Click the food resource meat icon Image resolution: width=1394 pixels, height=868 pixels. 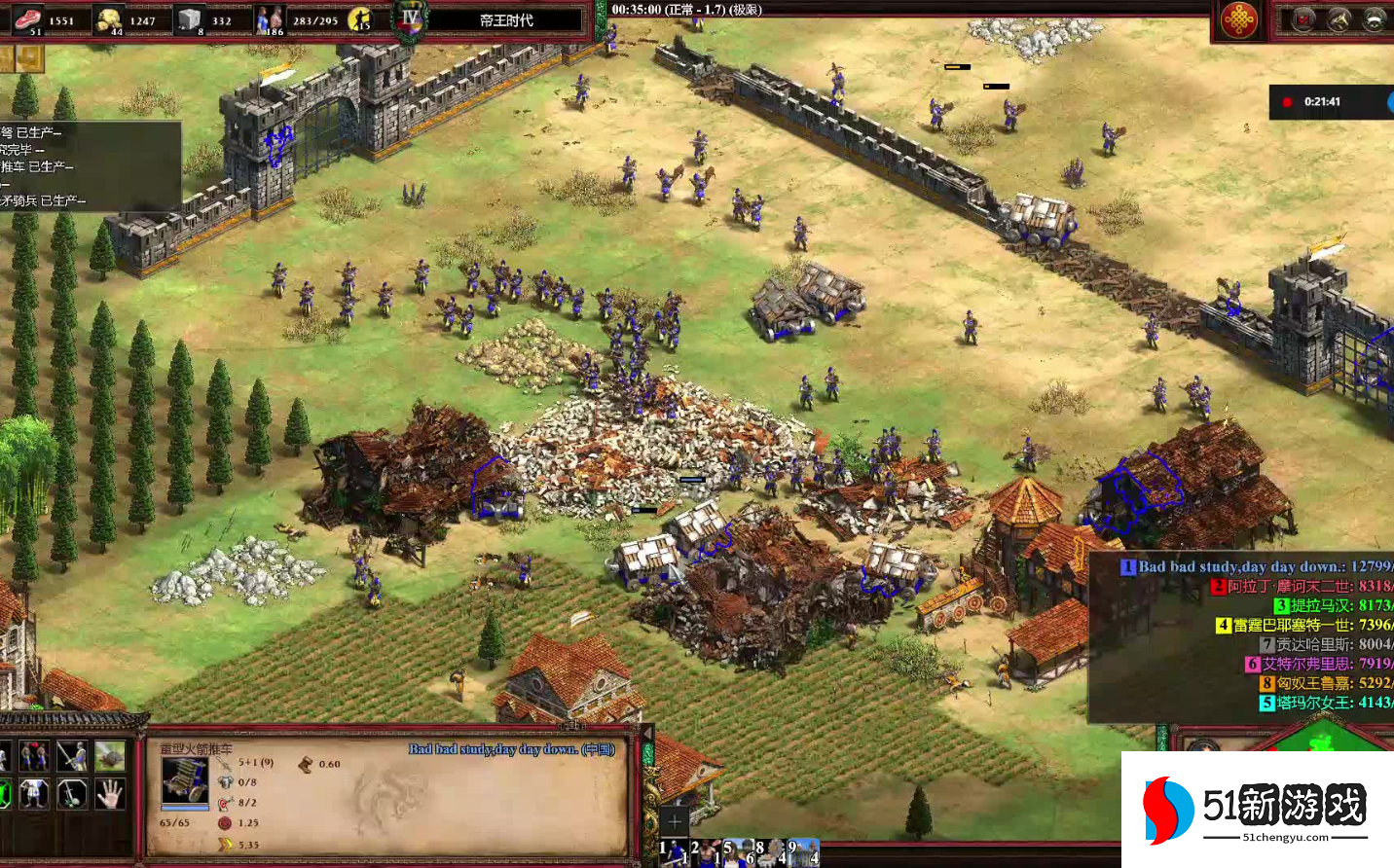[x=29, y=18]
